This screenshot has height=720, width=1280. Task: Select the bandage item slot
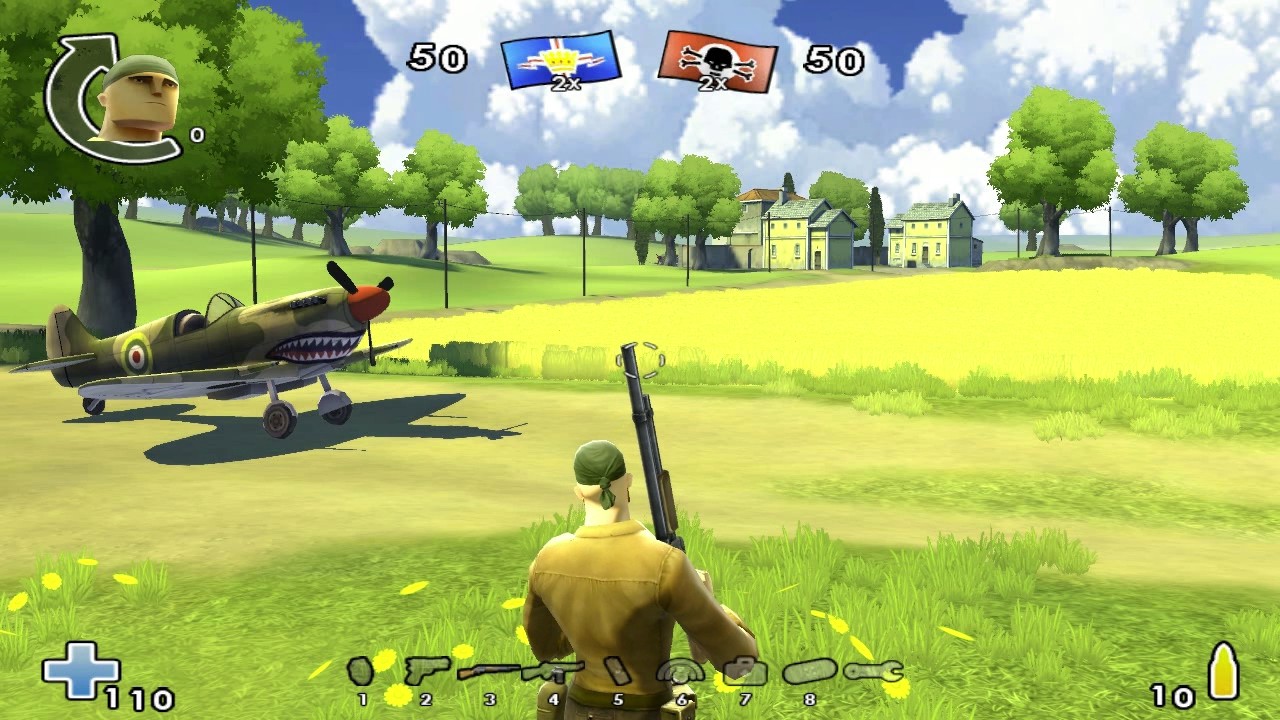pos(618,671)
